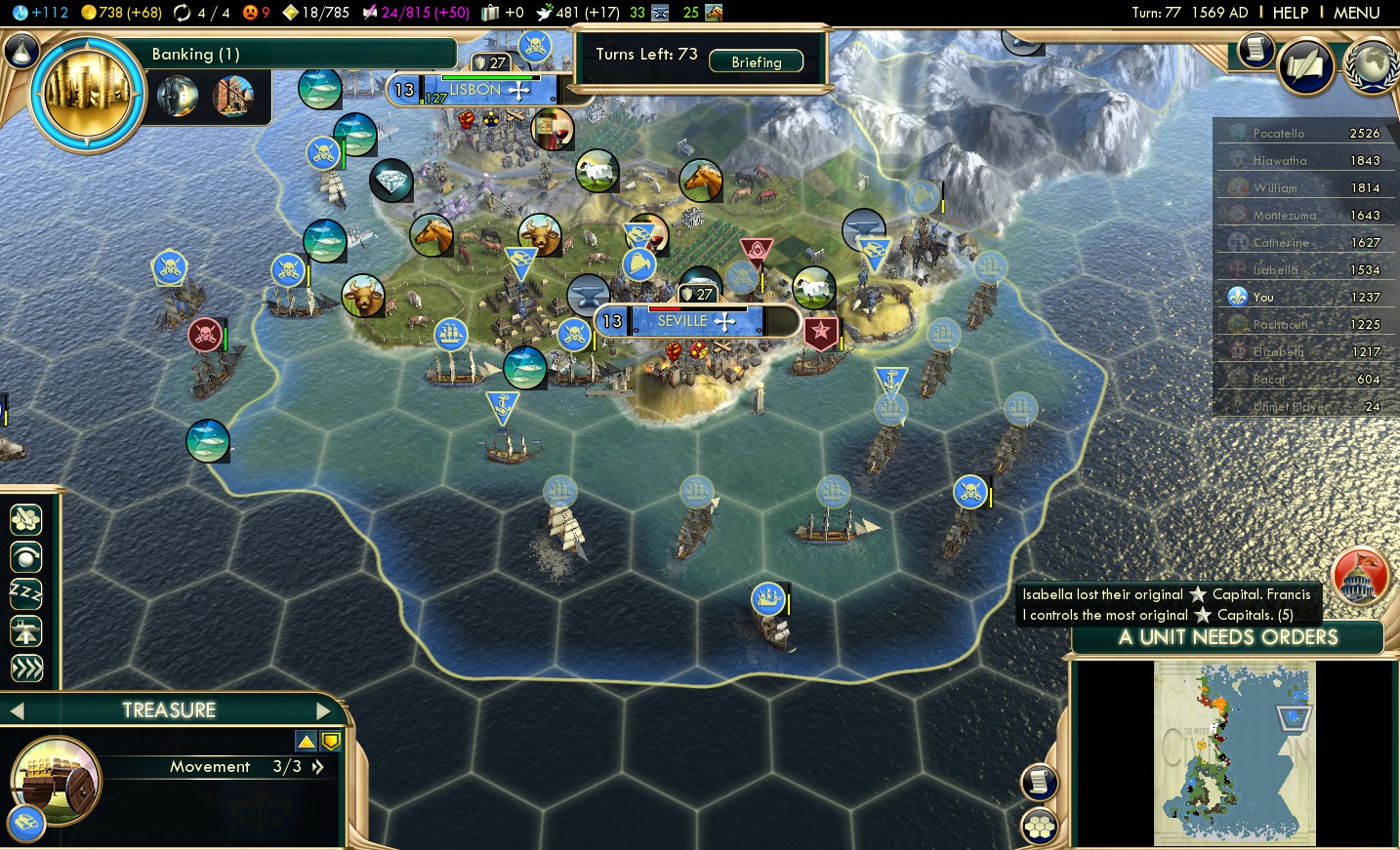The height and width of the screenshot is (850, 1400).
Task: Open the Banking research tech button
Action: pyautogui.click(x=88, y=95)
